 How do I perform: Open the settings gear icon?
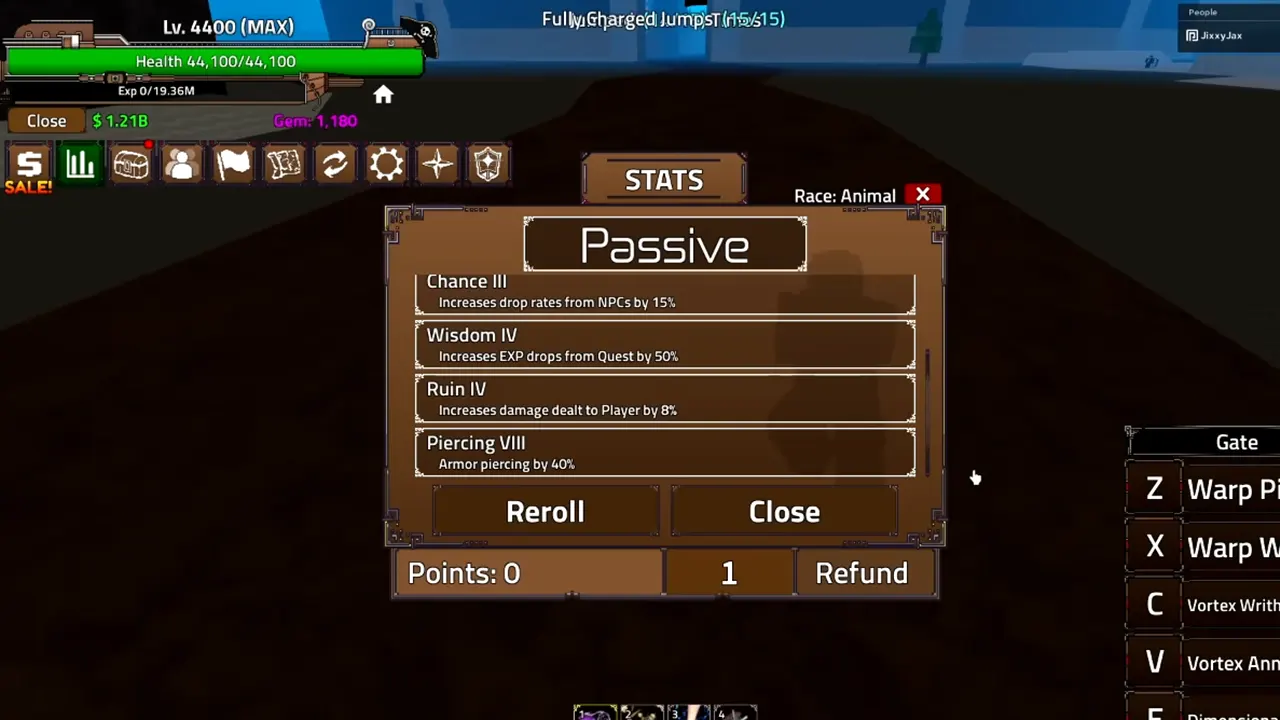pyautogui.click(x=386, y=164)
